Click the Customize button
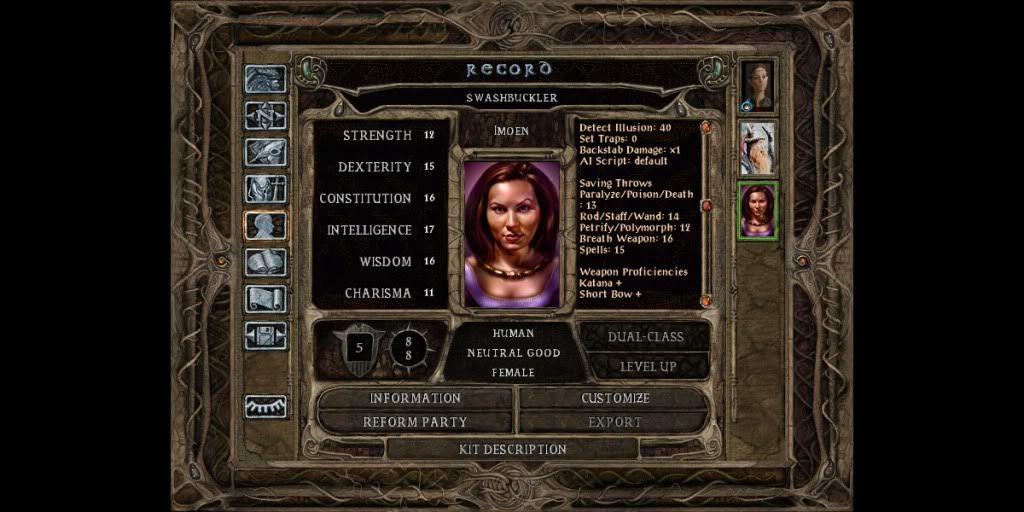 click(x=615, y=398)
